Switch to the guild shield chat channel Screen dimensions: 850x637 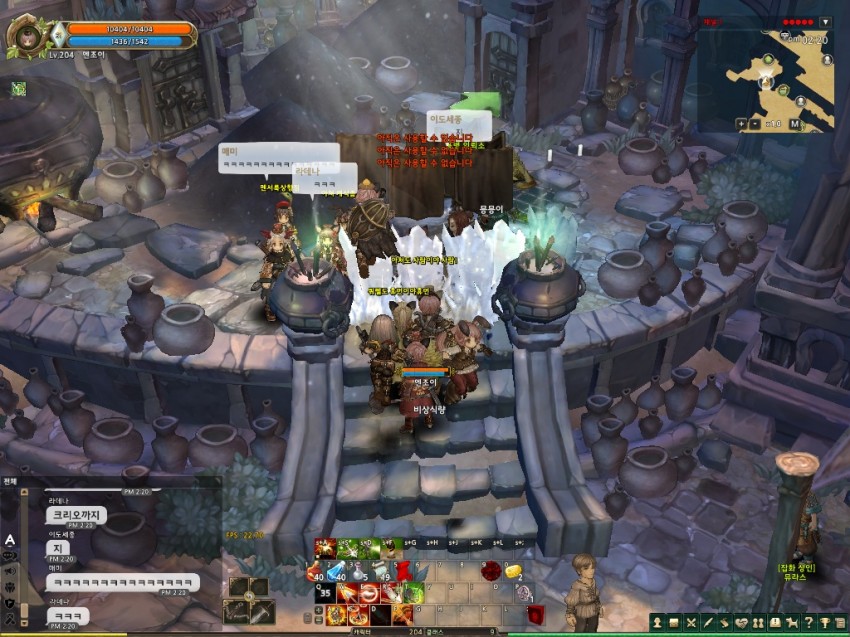(9, 603)
